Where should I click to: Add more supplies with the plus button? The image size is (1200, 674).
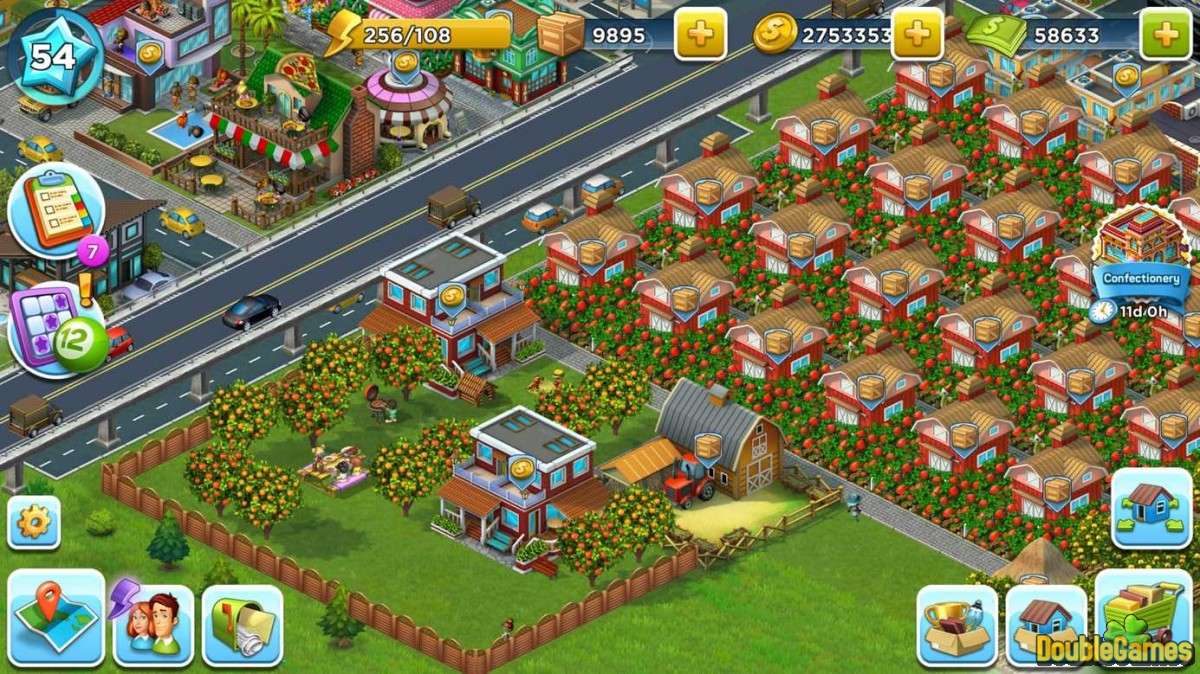click(700, 35)
